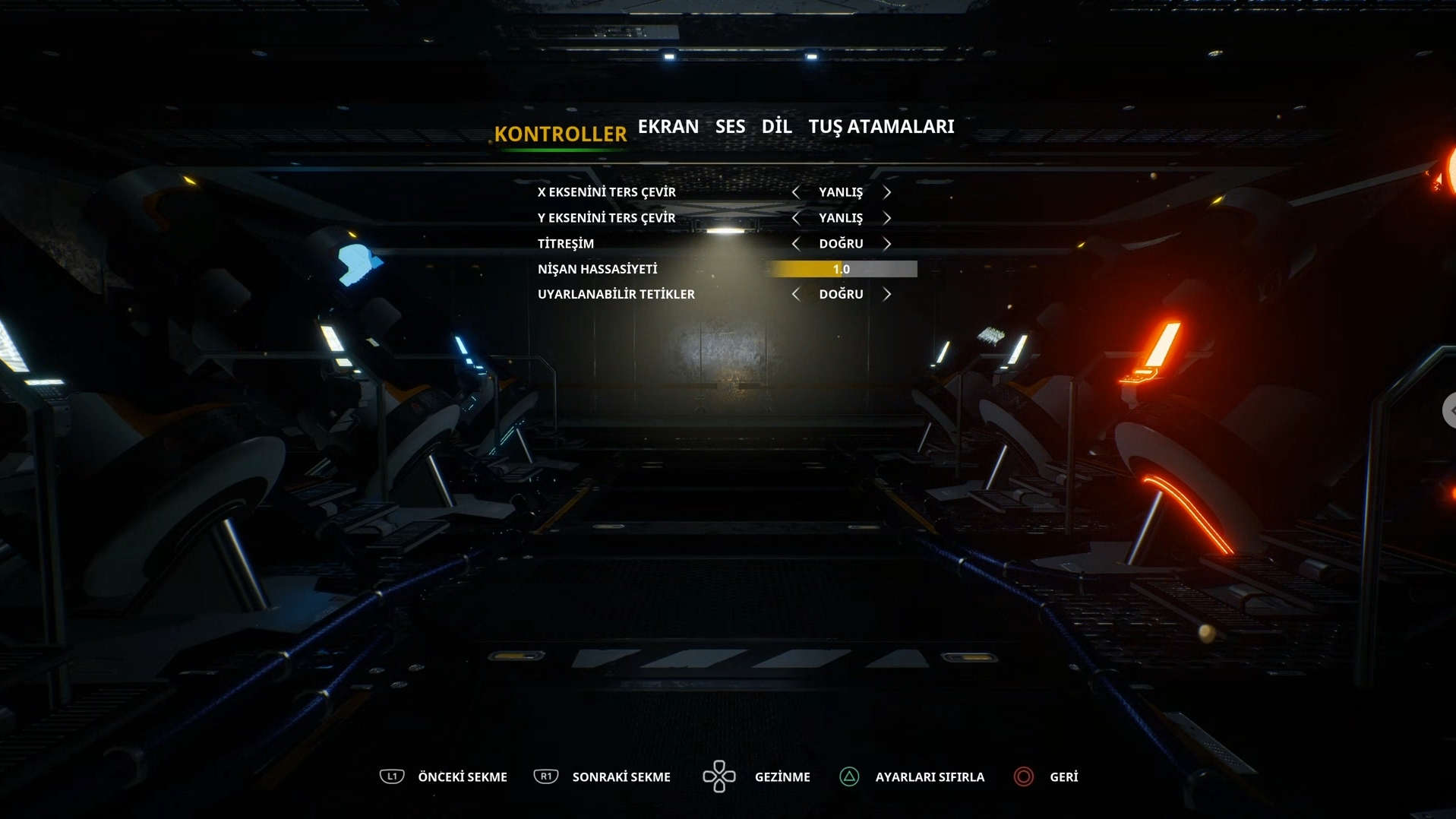Select the KONTROLLER tab
Screen dimensions: 1456x819
561,134
